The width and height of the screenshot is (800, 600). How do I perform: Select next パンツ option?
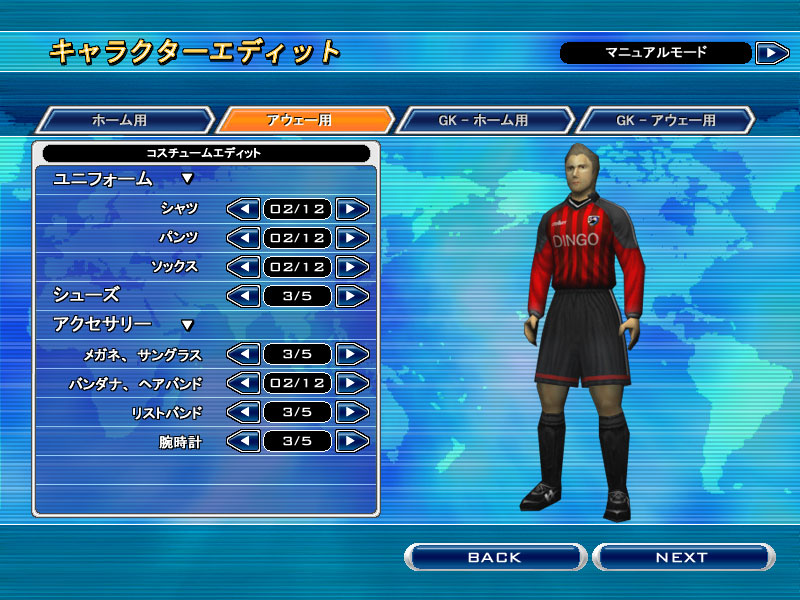[352, 238]
